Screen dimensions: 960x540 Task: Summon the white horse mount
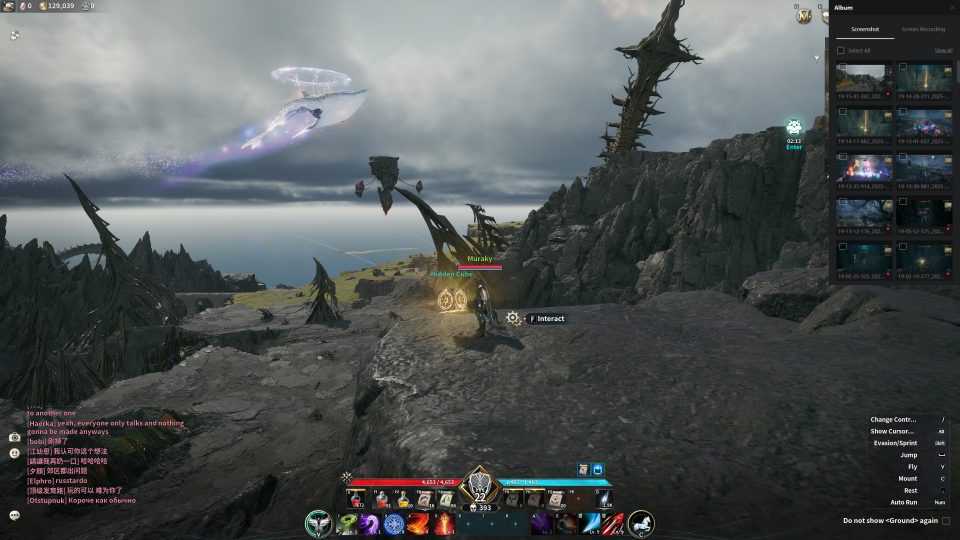tap(641, 523)
